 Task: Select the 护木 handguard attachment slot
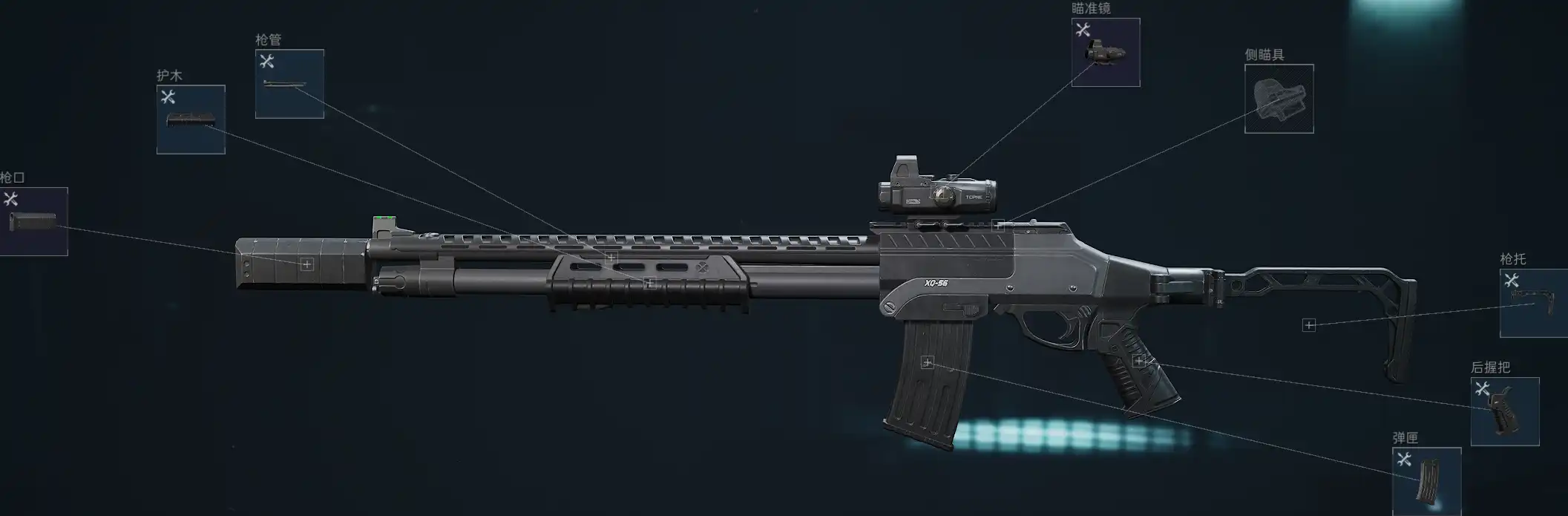click(x=191, y=120)
